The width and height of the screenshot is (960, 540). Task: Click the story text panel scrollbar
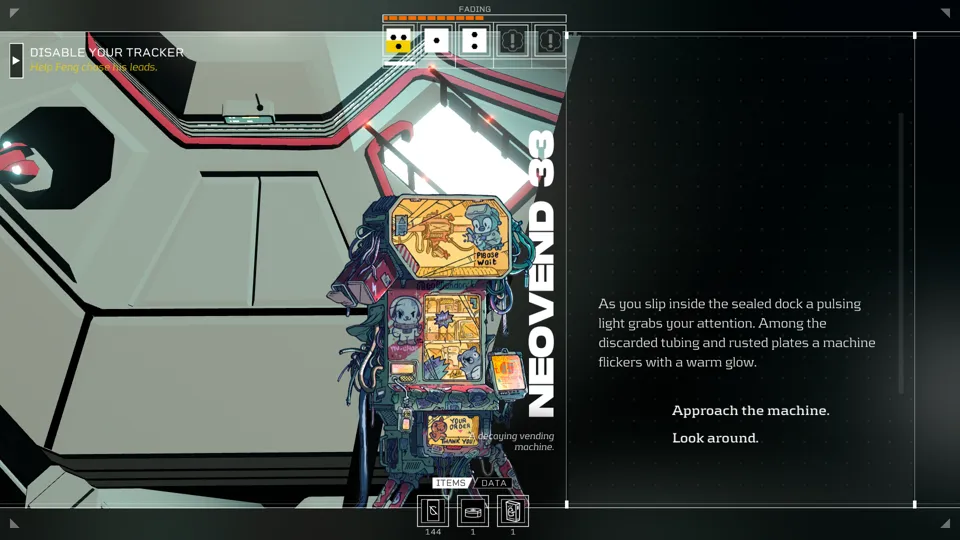point(901,252)
